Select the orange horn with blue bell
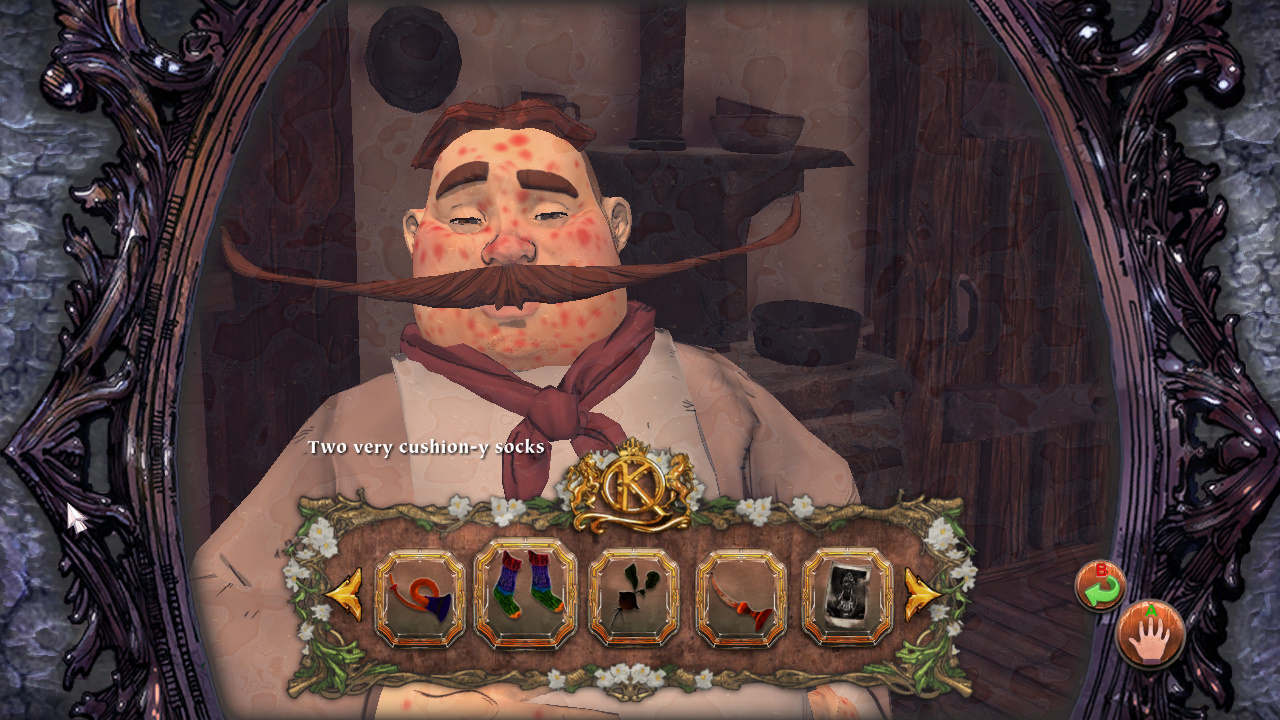The width and height of the screenshot is (1280, 720). coord(420,598)
